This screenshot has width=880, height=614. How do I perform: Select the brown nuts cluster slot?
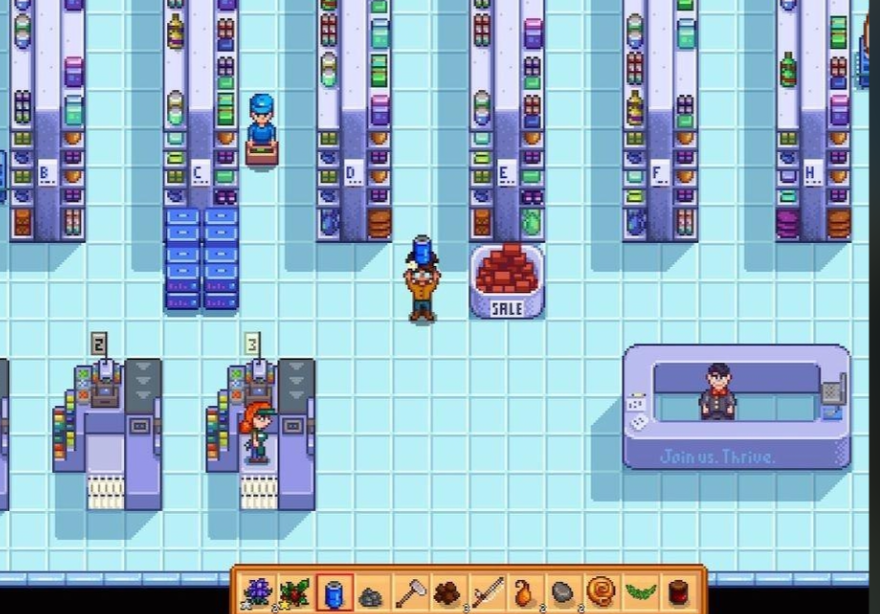pos(448,592)
